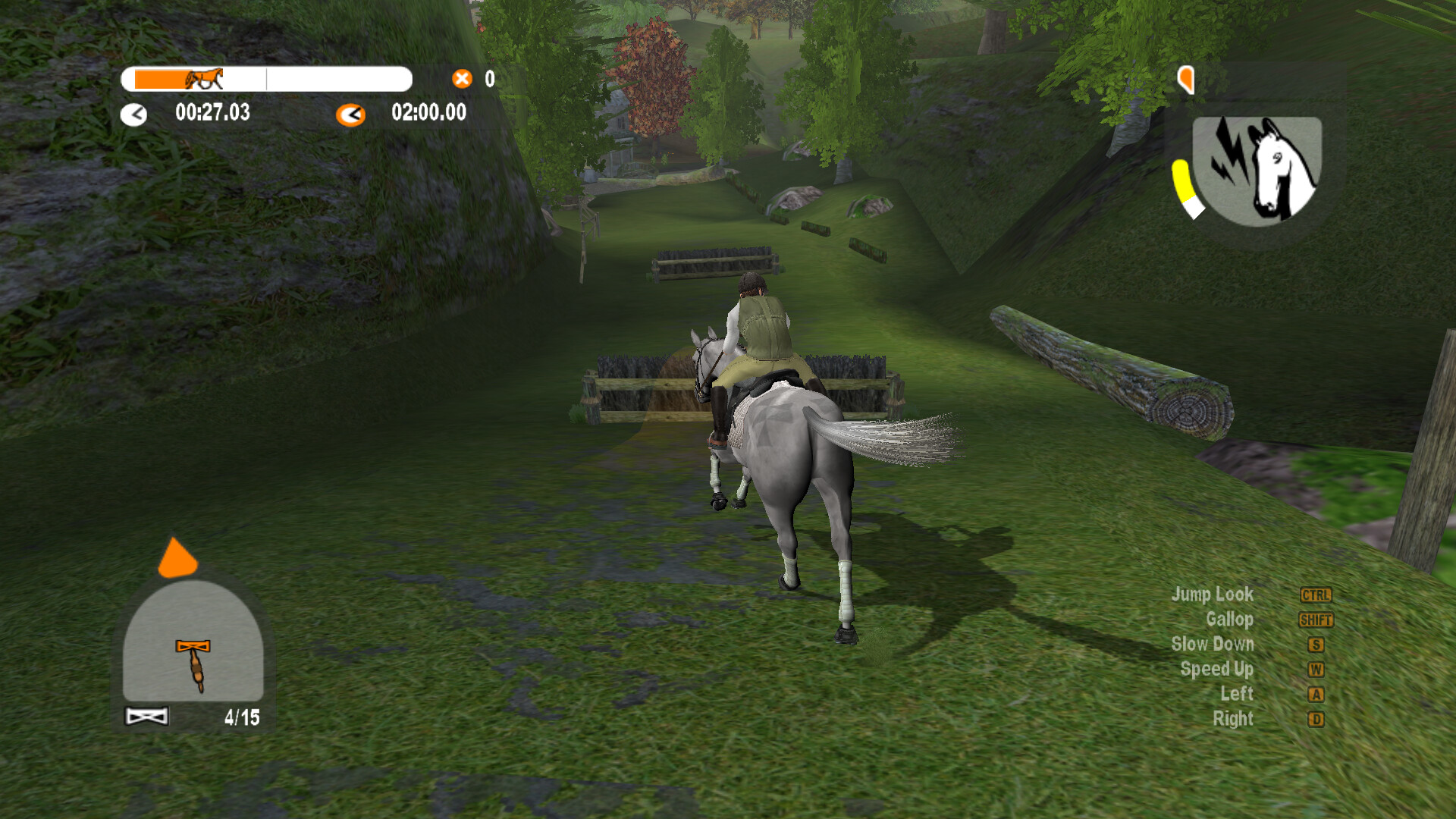Toggle the SHIFT key badge for Gallop

1316,620
